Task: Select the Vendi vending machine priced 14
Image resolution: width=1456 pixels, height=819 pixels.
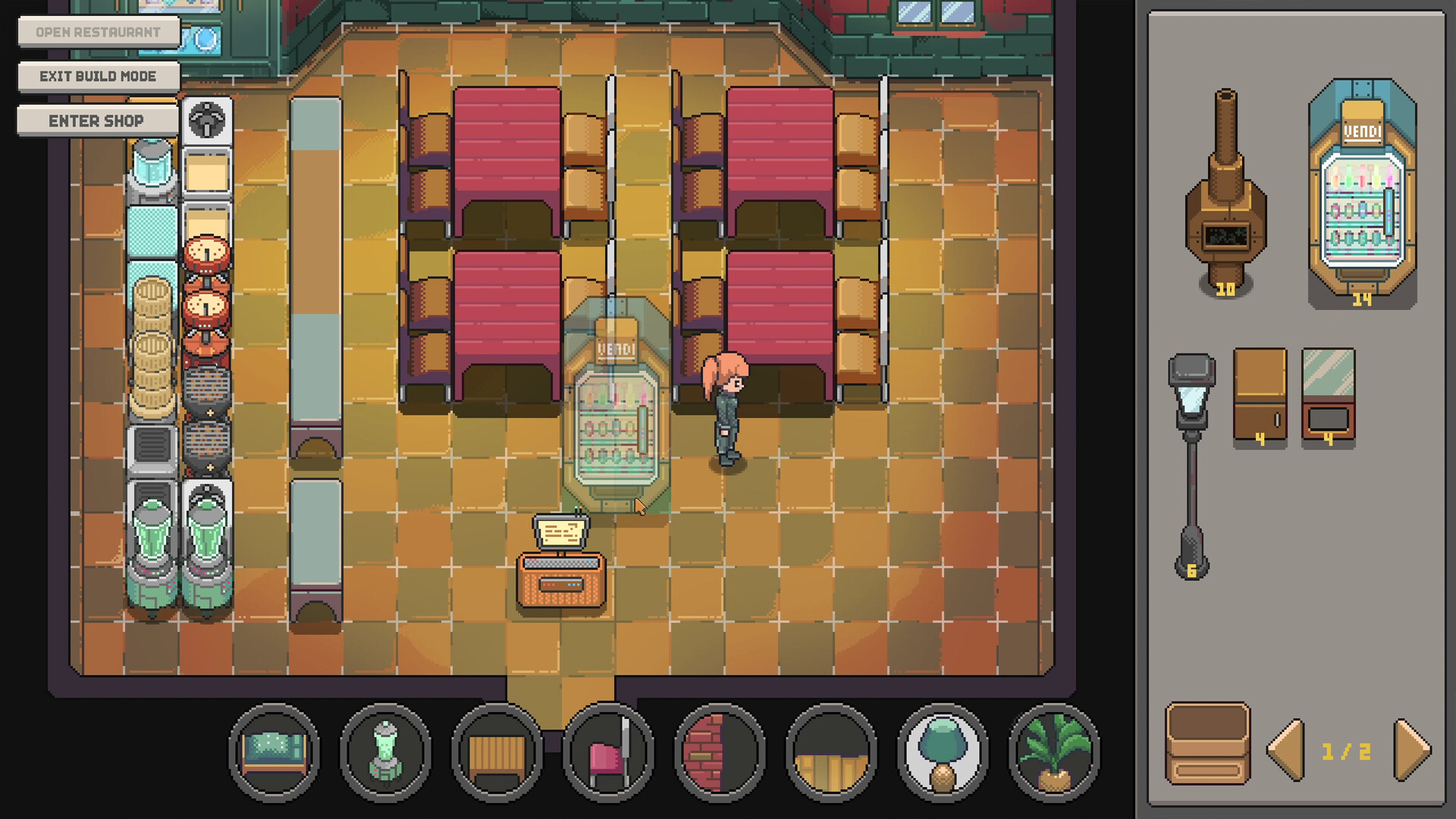Action: click(x=1361, y=190)
